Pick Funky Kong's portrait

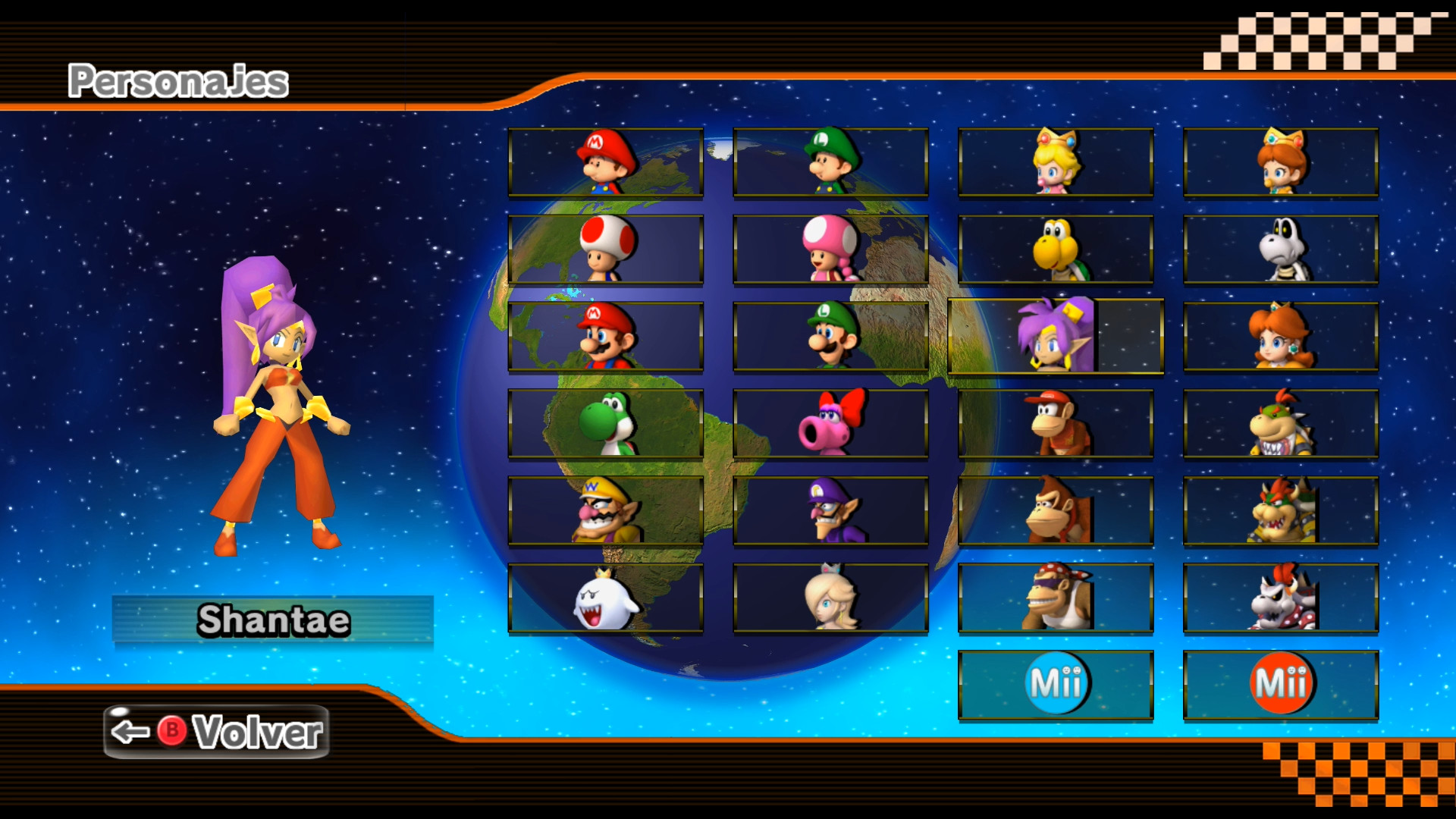tap(1056, 597)
